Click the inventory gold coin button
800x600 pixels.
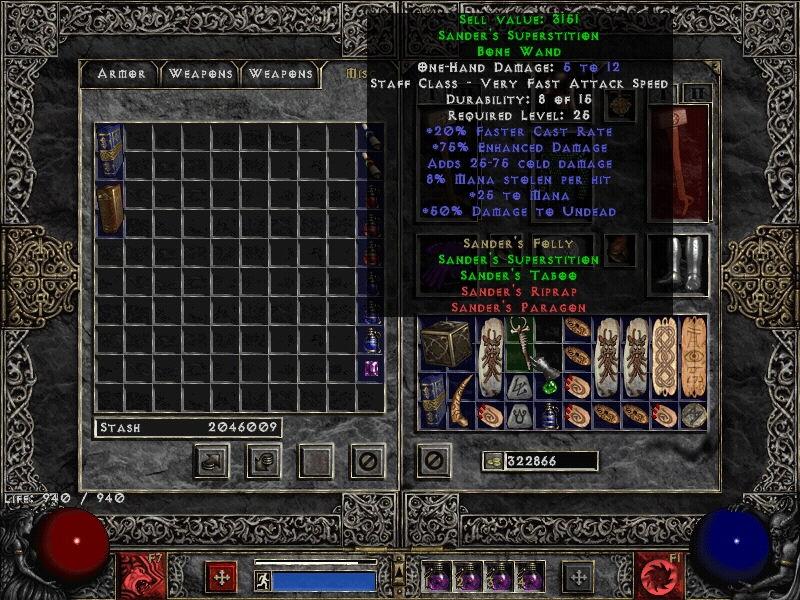[493, 461]
